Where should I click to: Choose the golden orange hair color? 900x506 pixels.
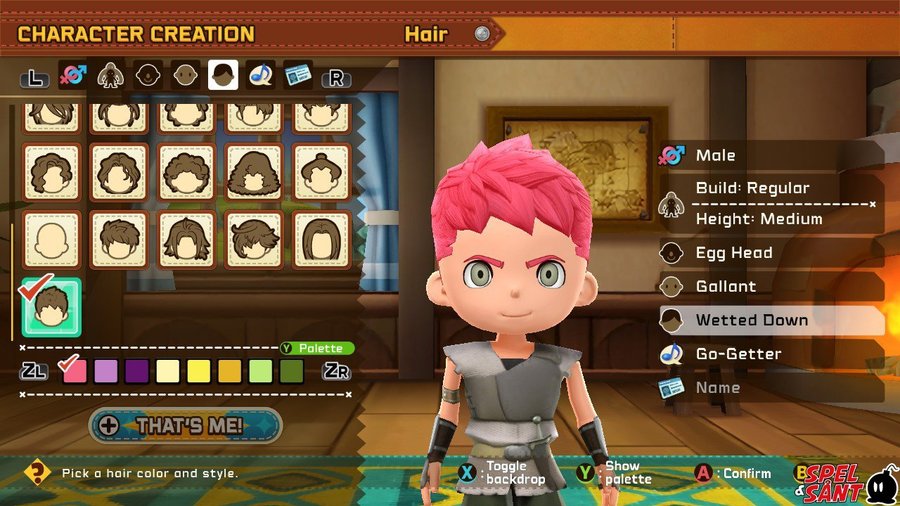pos(230,372)
